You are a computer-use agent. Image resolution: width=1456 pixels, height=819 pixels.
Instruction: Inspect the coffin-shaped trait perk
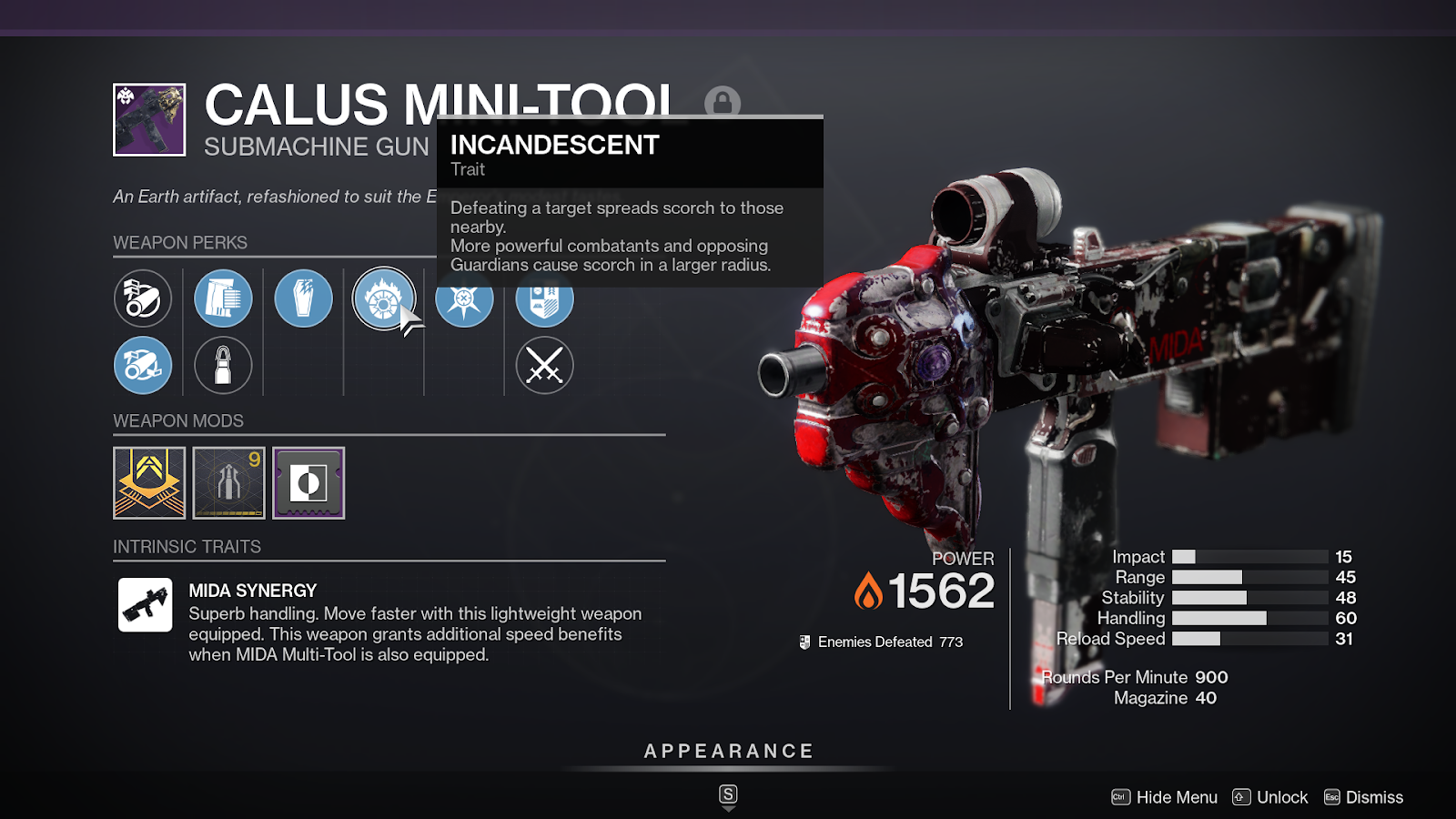pos(303,298)
